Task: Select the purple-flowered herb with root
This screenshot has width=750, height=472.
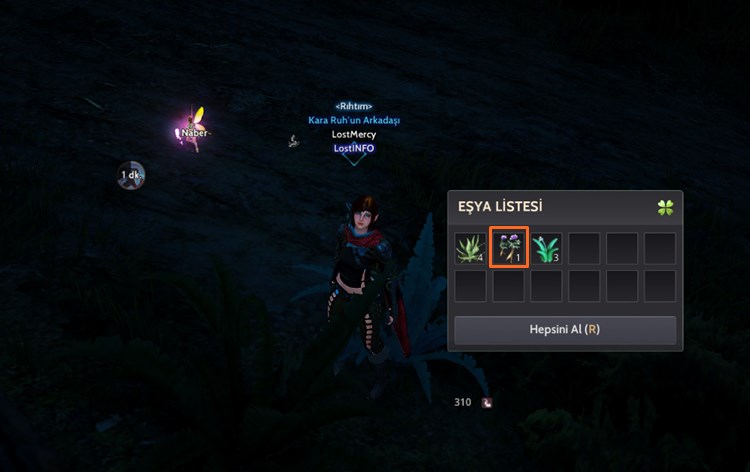Action: [508, 248]
